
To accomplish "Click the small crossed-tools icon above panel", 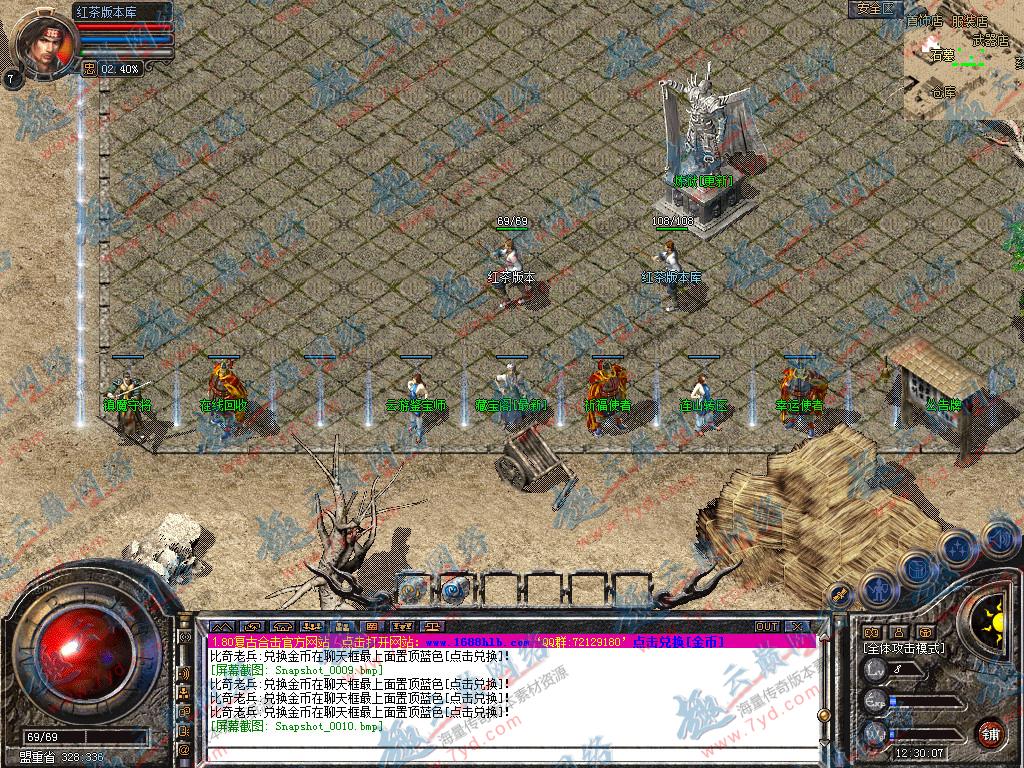I will 838,596.
